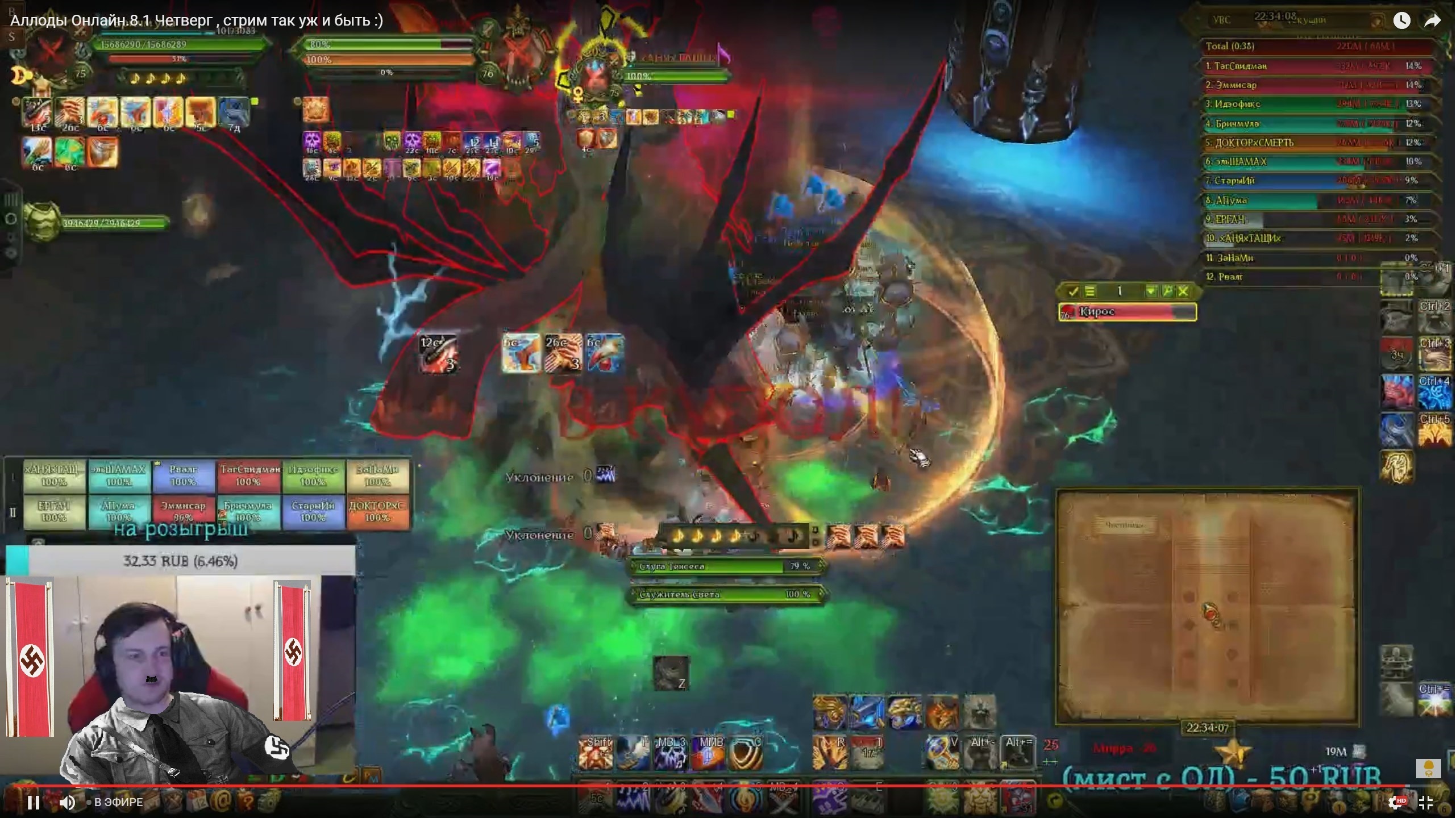Close the target list panel with X
Viewport: 1456px width, 818px height.
tap(1183, 291)
